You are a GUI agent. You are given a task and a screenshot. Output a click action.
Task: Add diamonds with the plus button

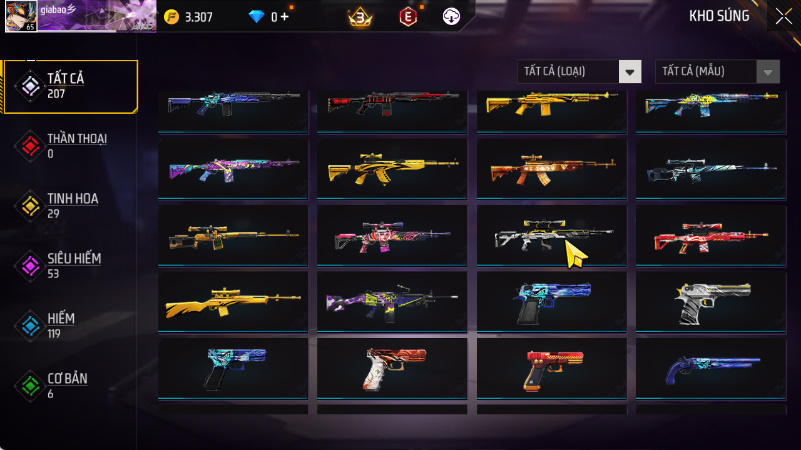point(285,17)
